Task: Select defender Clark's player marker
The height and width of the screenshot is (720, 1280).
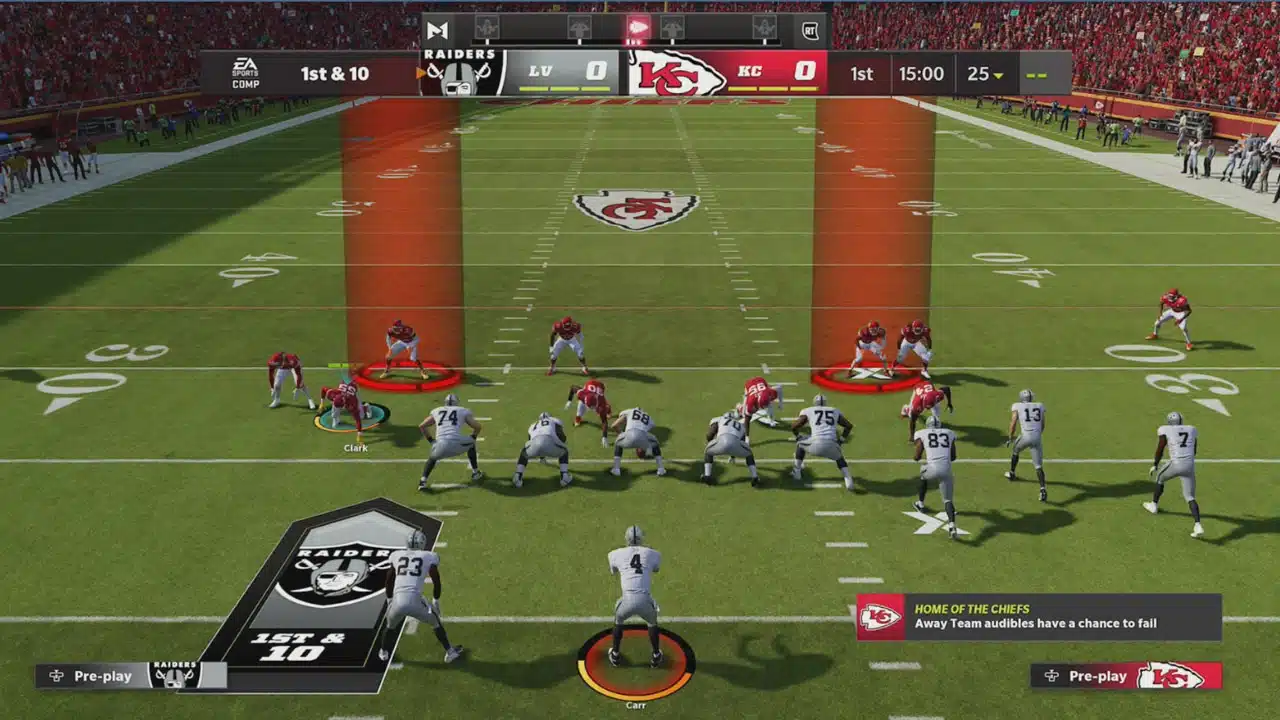Action: click(x=351, y=417)
